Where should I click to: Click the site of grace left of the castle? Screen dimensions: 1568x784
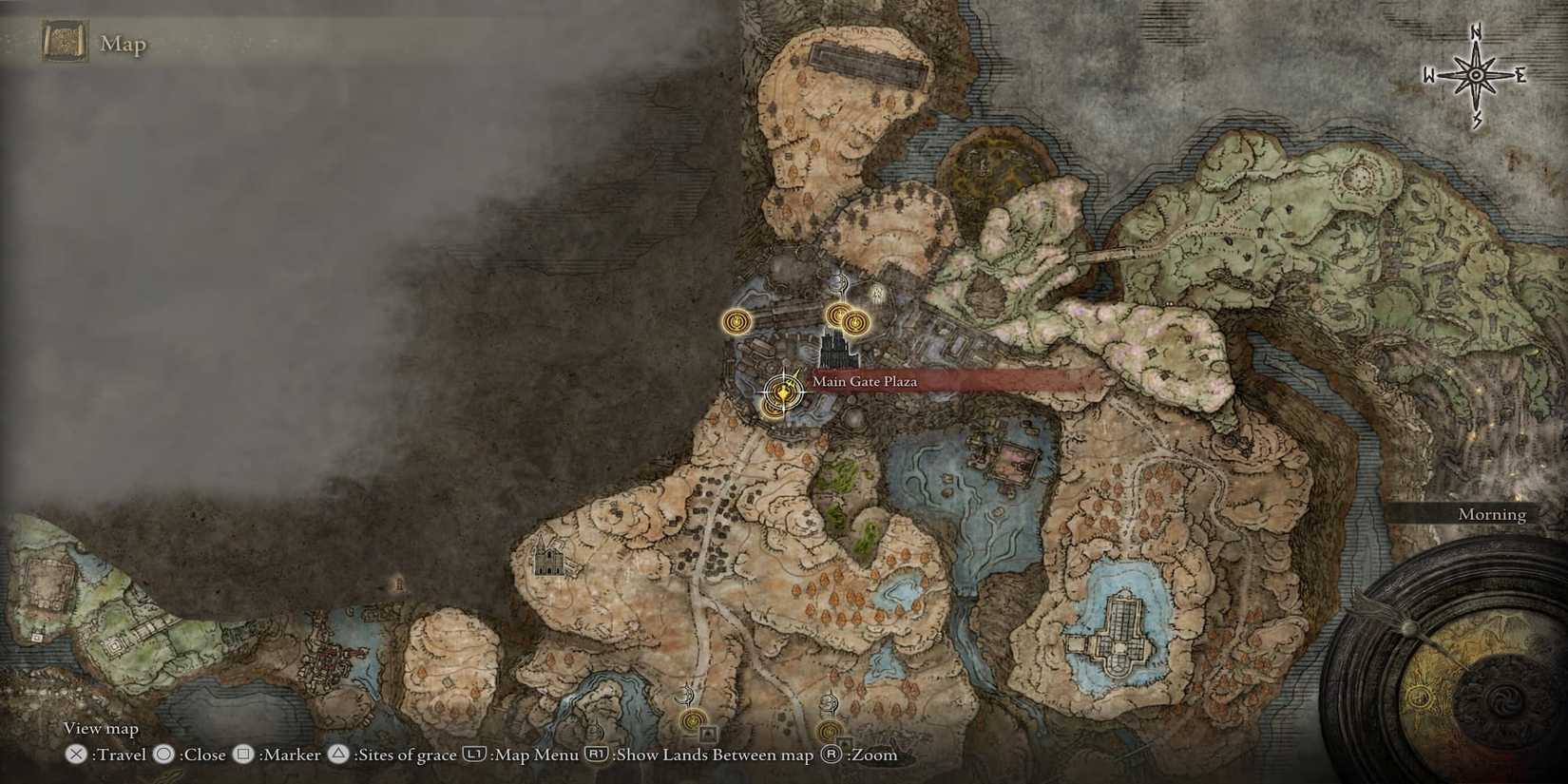pyautogui.click(x=738, y=321)
